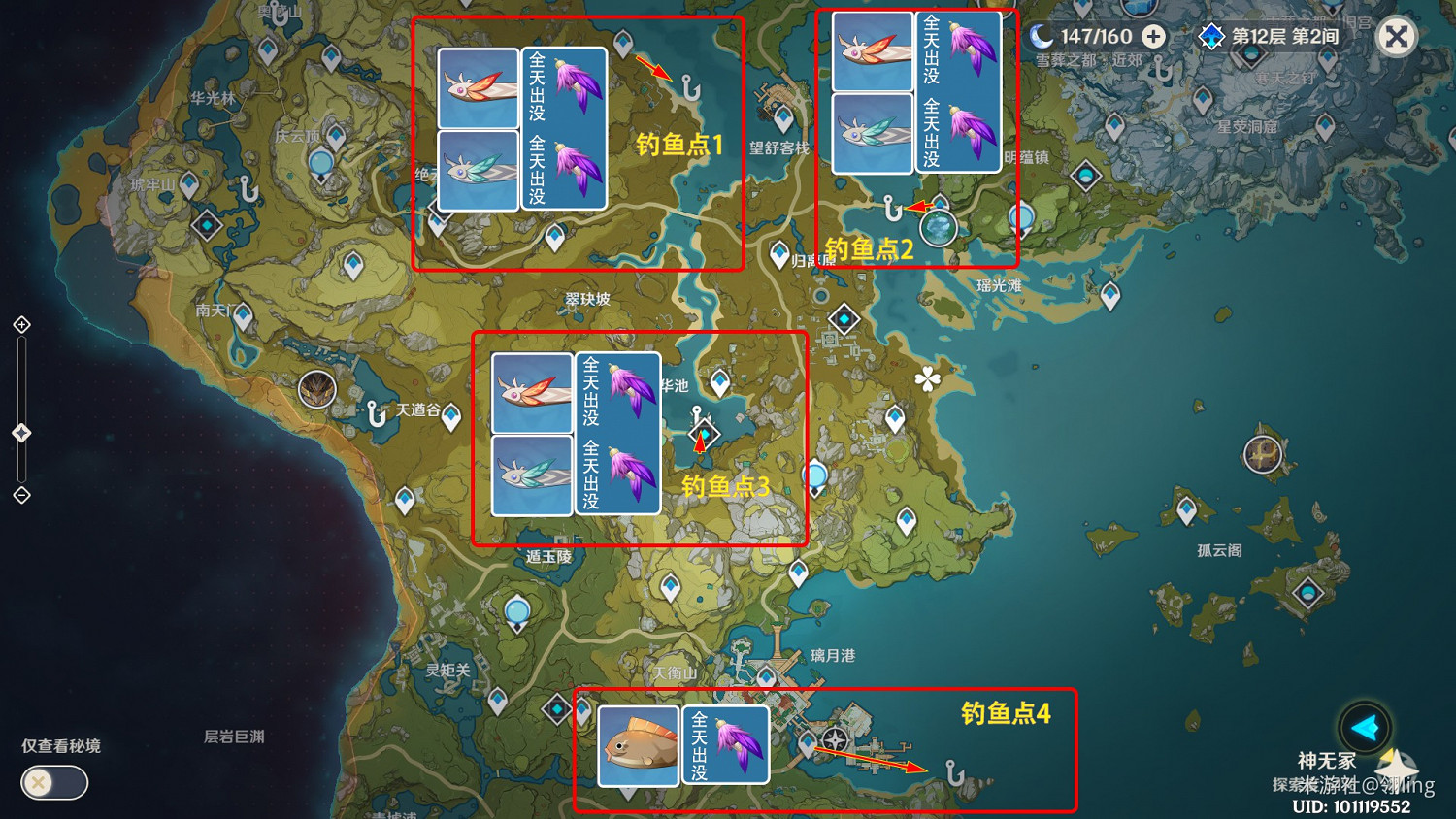Click the plus button next to 147/160

click(x=1151, y=35)
